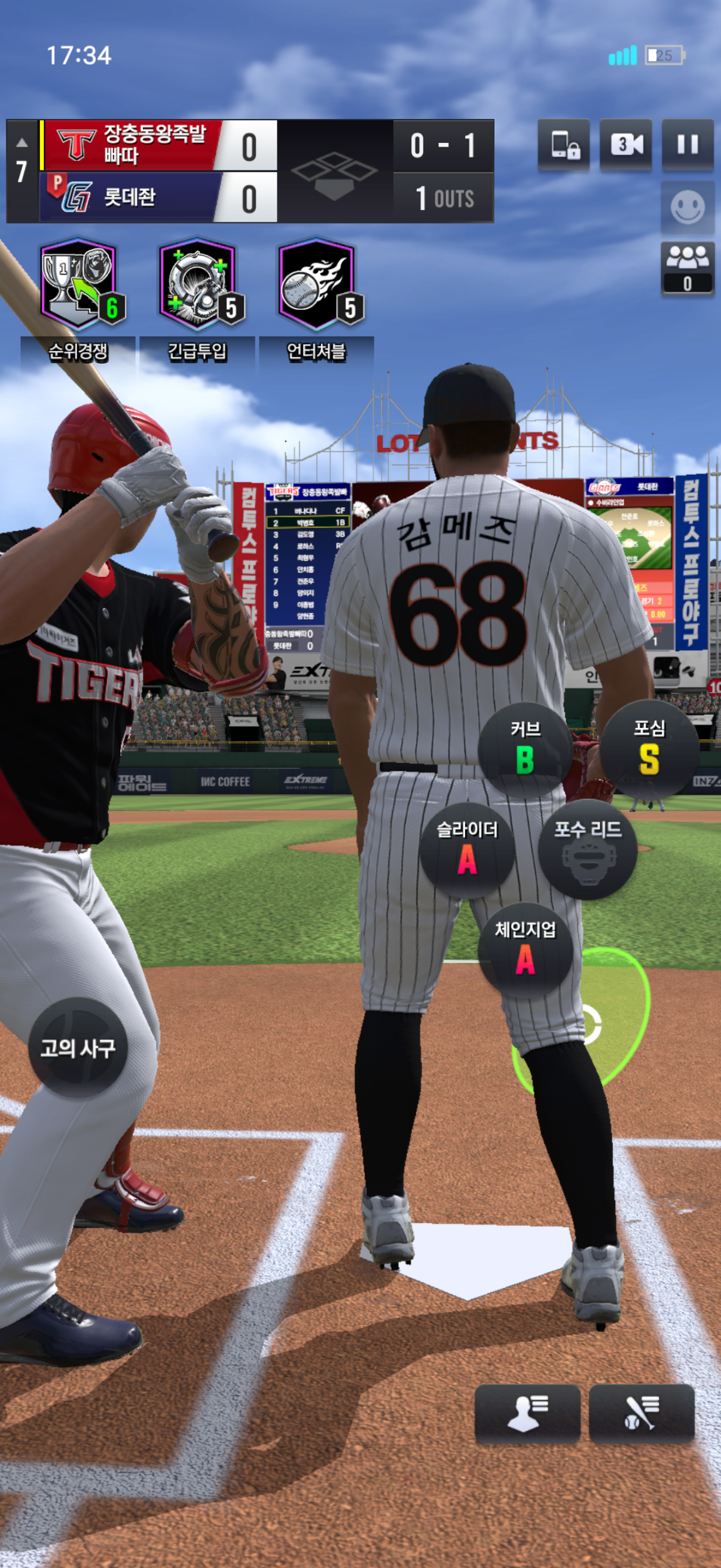Open the pitcher player info button
The height and width of the screenshot is (1568, 721).
tap(527, 1413)
